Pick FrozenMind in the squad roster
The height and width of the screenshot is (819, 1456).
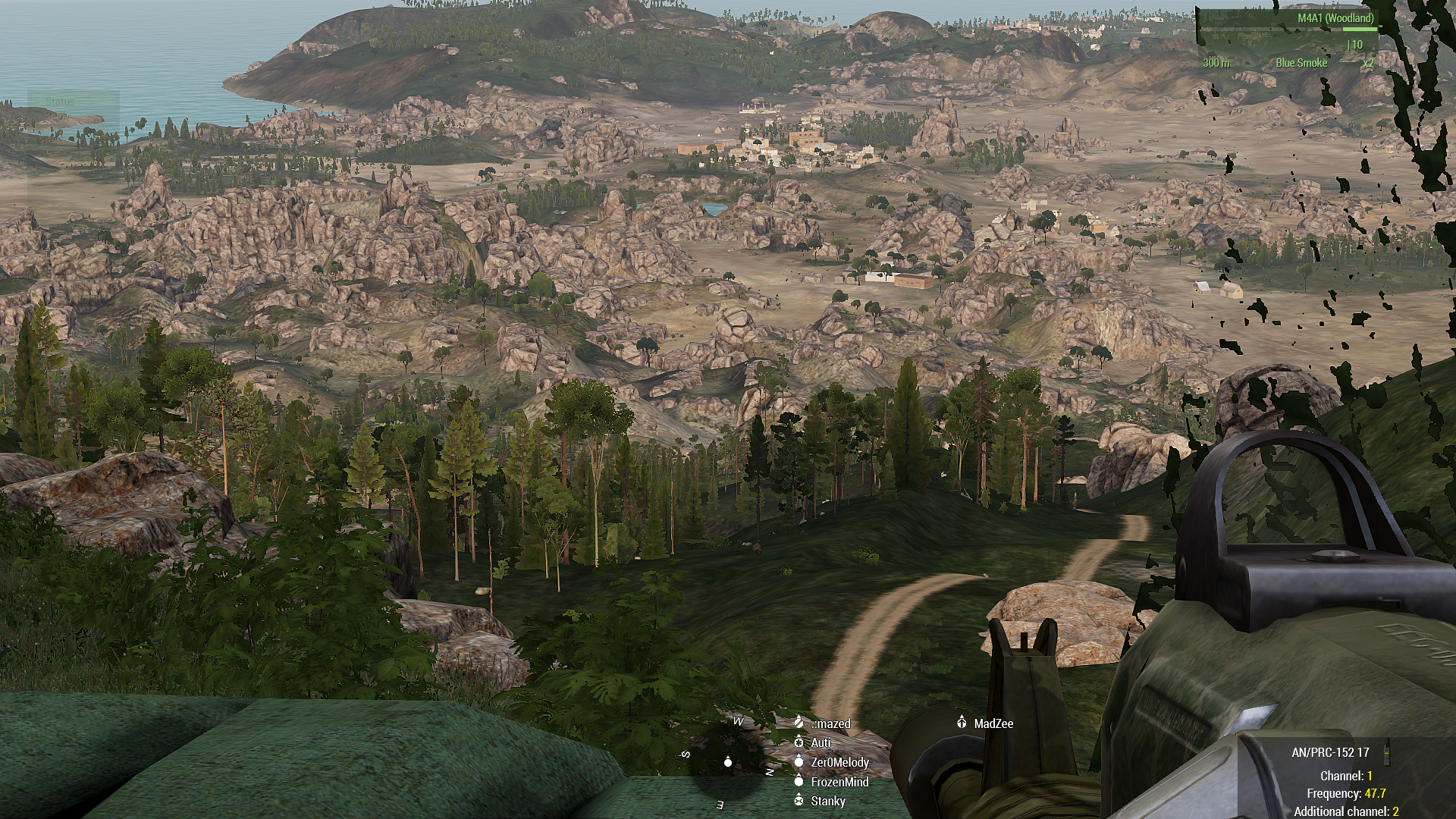point(839,782)
